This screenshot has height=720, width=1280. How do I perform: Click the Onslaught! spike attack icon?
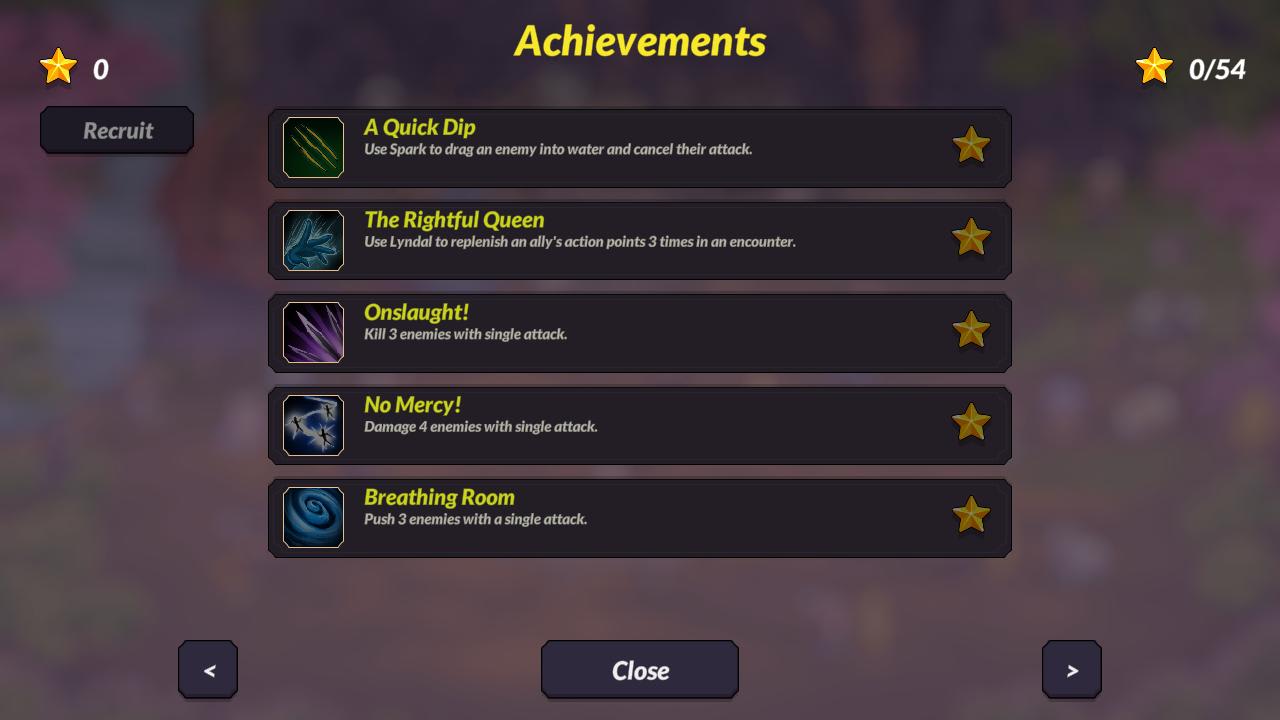(312, 332)
